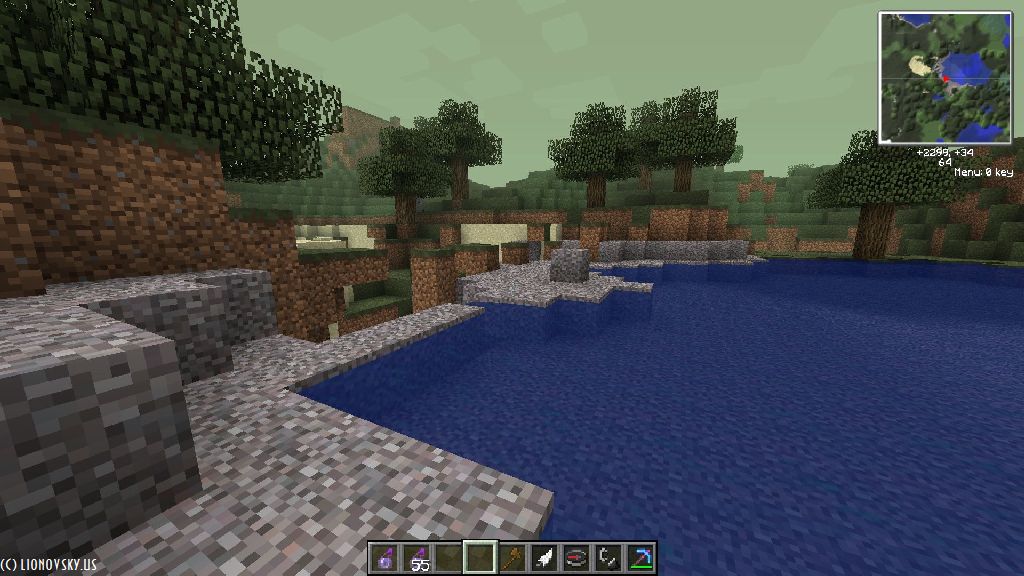Viewport: 1024px width, 576px height.
Task: Select the single purple potion without a count
Action: click(384, 558)
